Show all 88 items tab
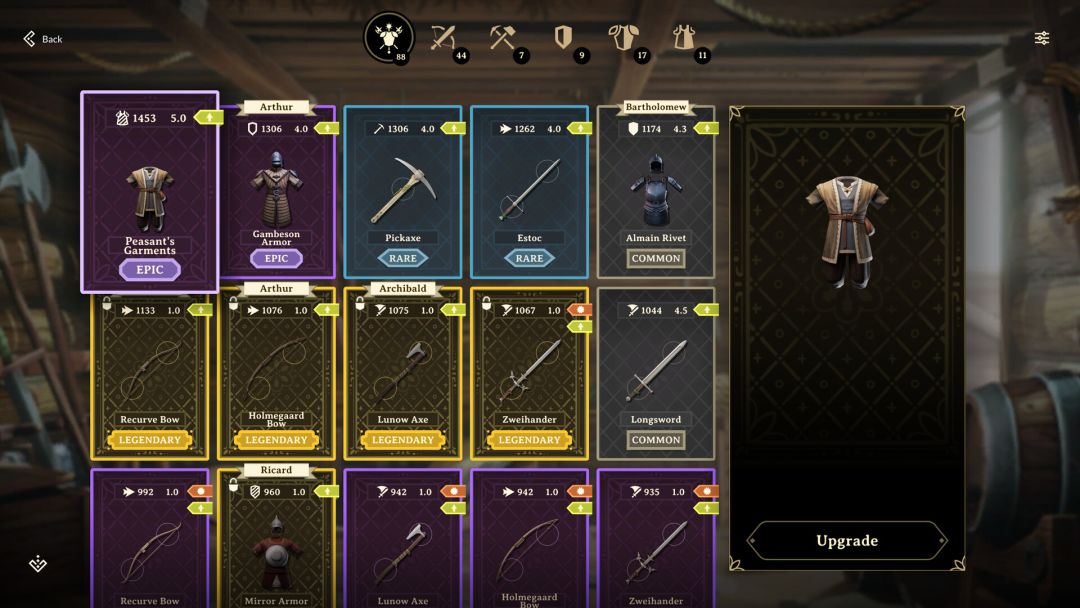Viewport: 1080px width, 608px height. 389,38
